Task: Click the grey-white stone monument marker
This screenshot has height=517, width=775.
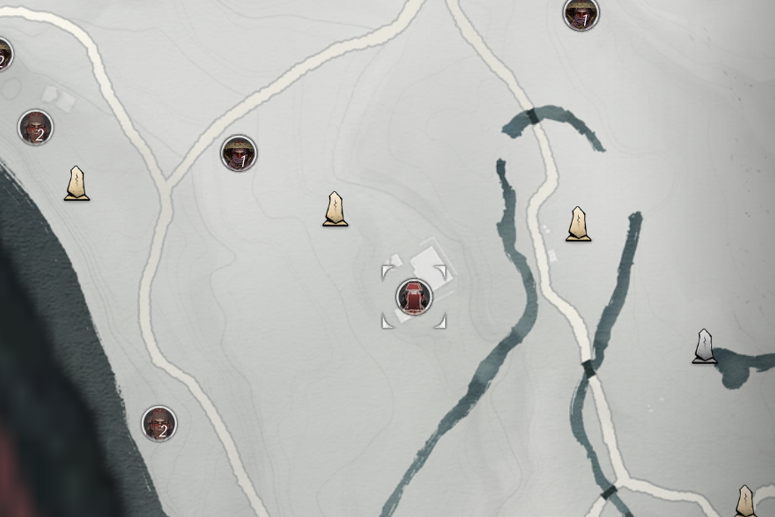Action: 705,346
